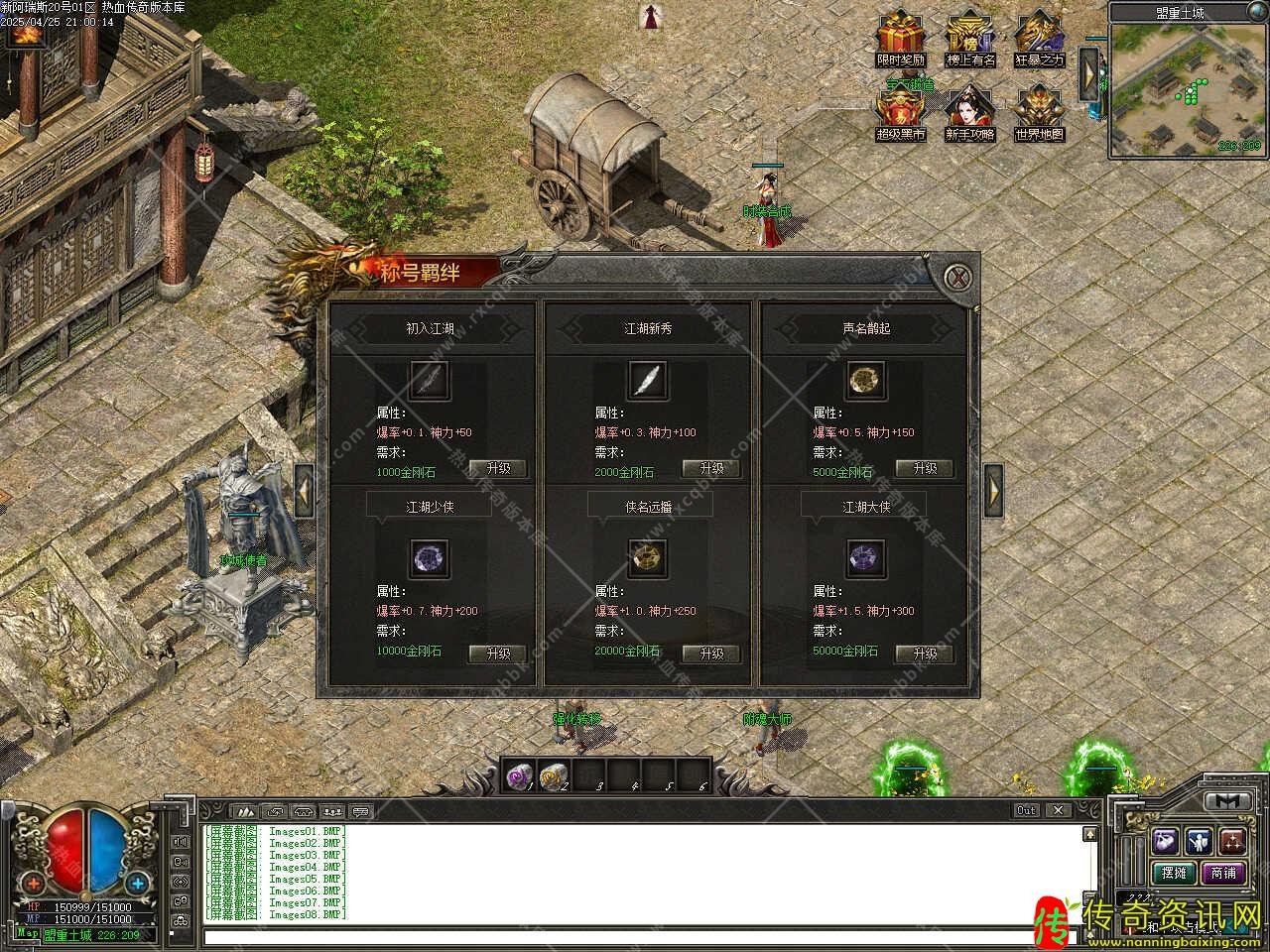The height and width of the screenshot is (952, 1270).
Task: Upgrade the 初入江湖 title
Action: click(497, 468)
